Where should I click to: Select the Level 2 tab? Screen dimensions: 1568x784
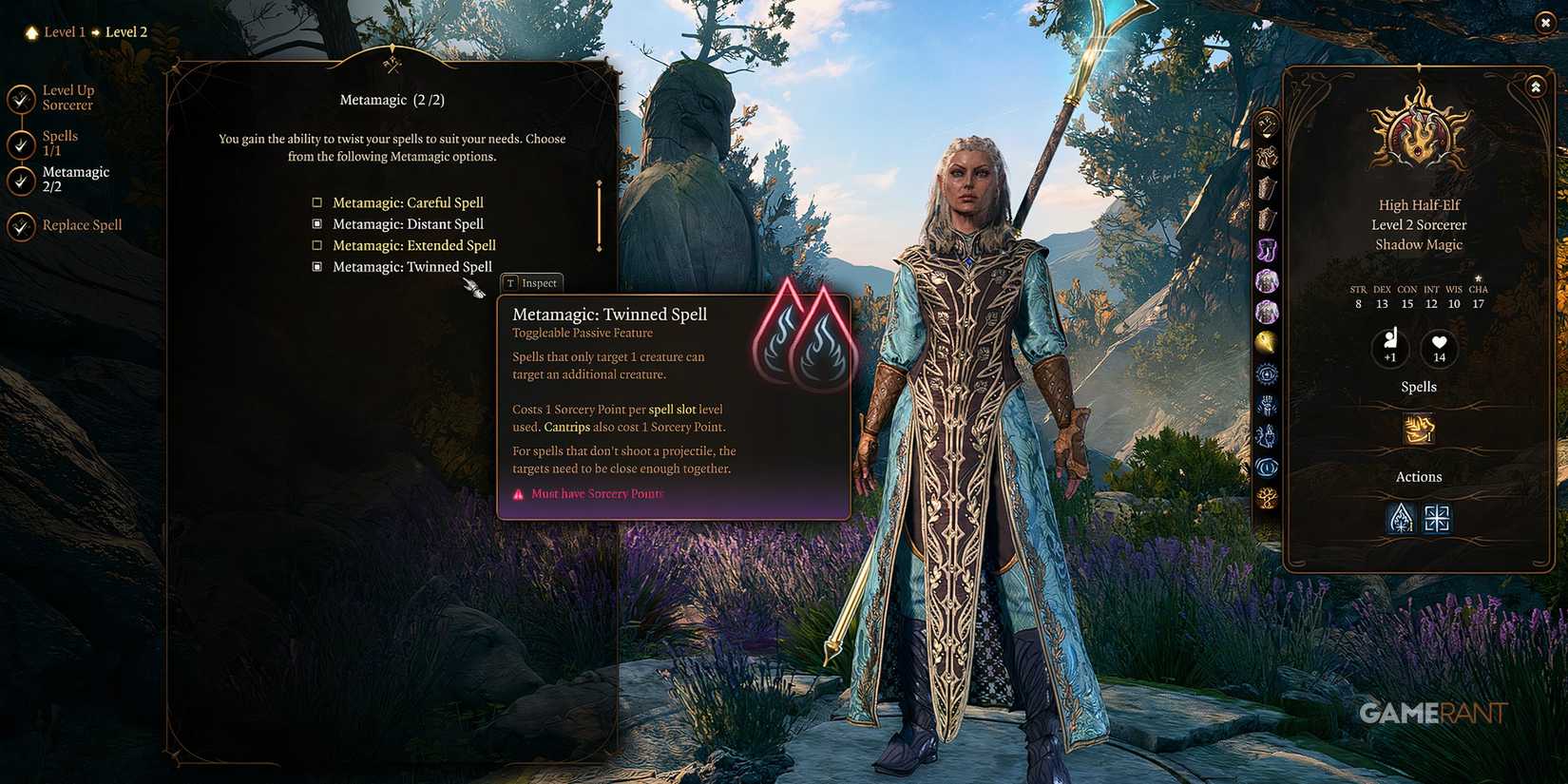point(126,31)
